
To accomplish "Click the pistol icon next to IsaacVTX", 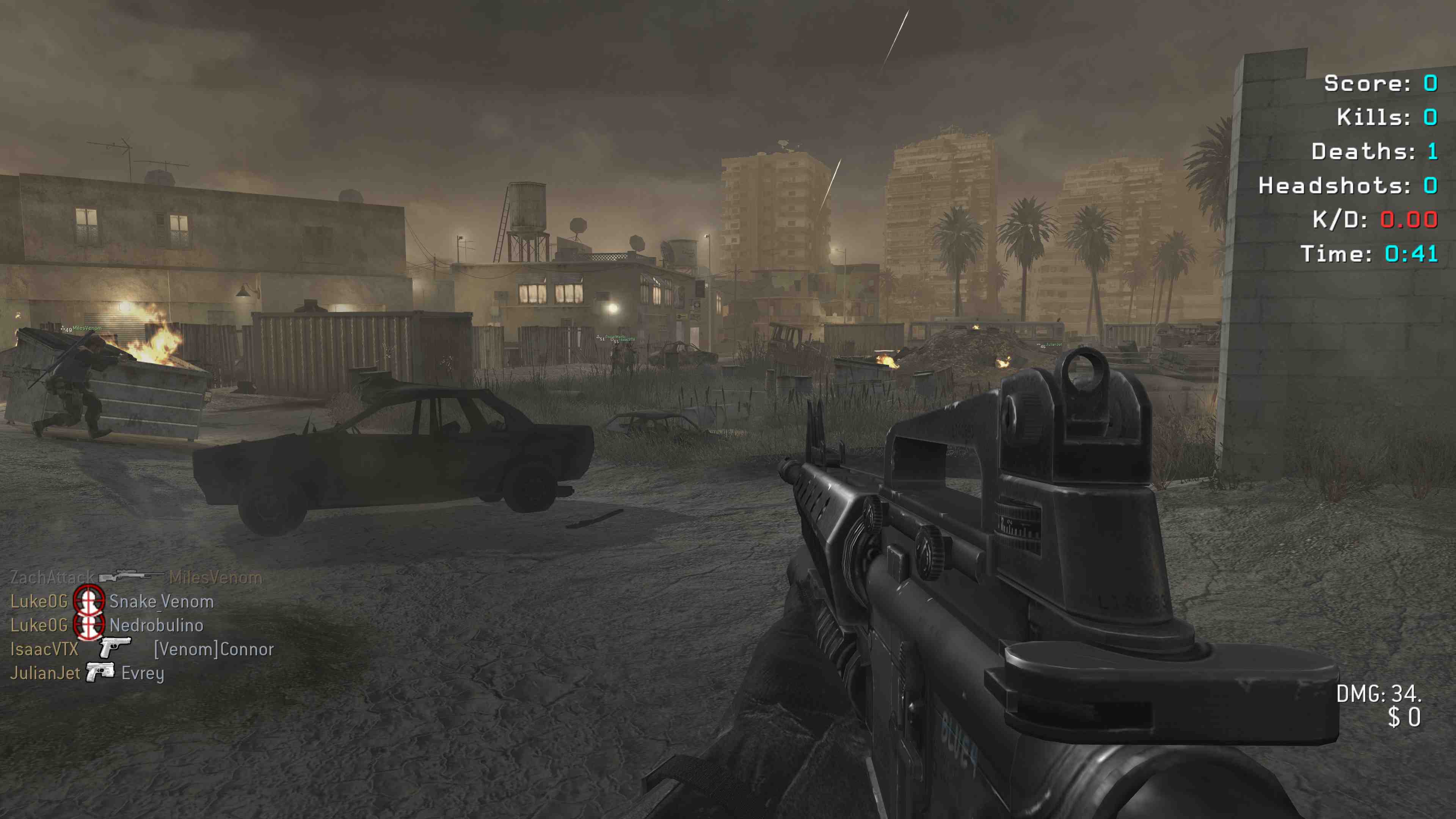I will [x=115, y=648].
